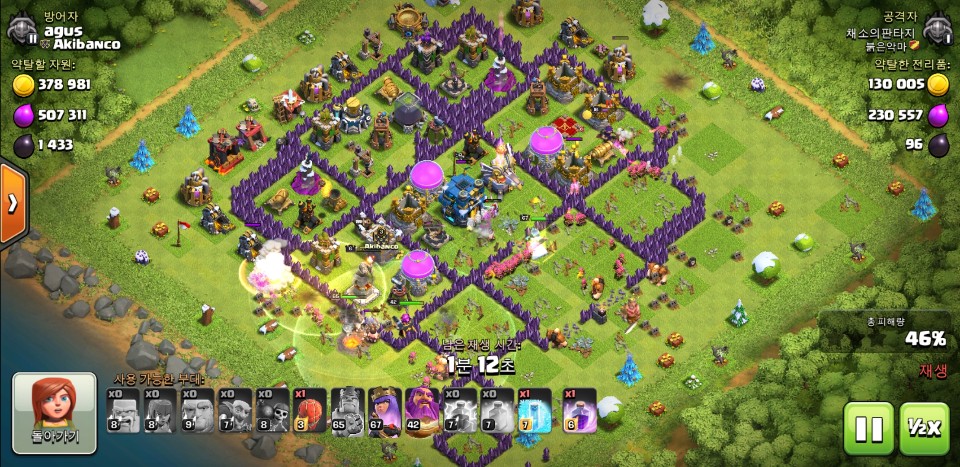The width and height of the screenshot is (960, 467).
Task: Select the Goblin troop slot
Action: tap(236, 411)
